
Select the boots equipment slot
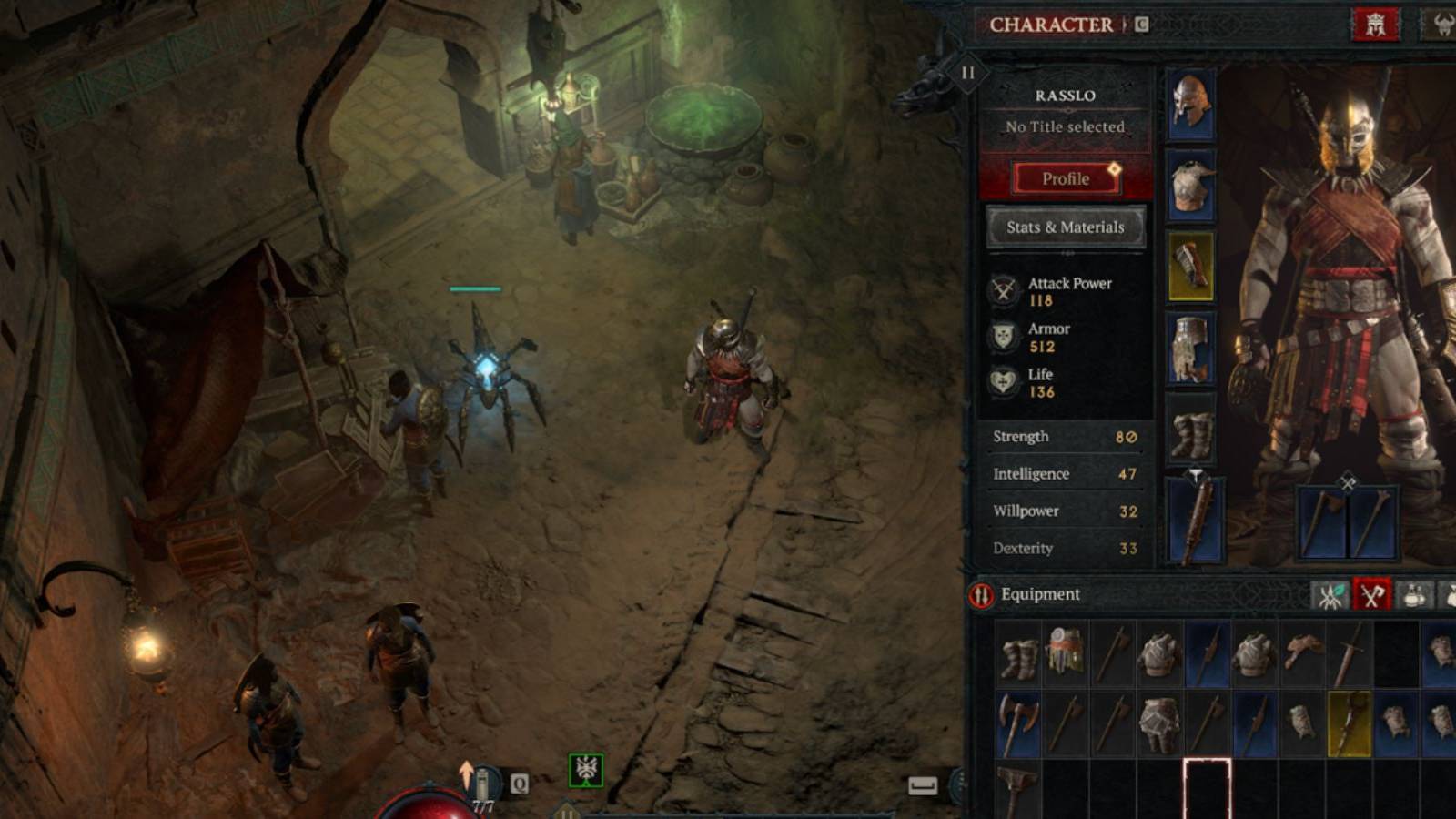pos(1194,428)
